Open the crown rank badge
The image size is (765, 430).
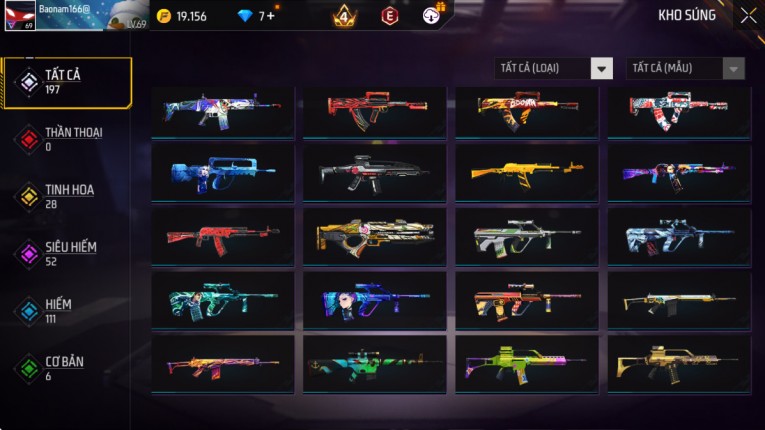click(x=344, y=16)
